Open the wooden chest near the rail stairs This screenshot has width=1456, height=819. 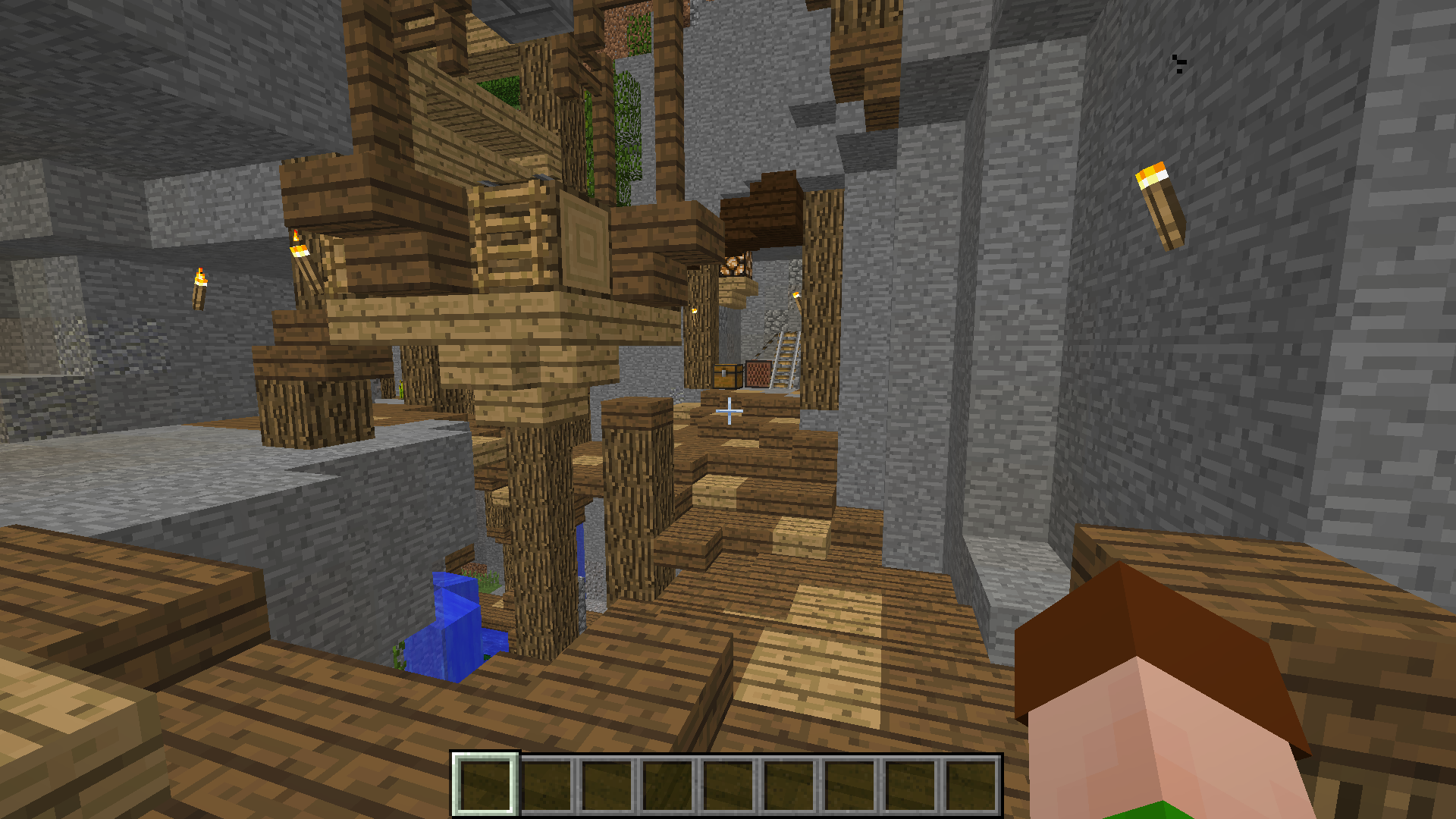pyautogui.click(x=730, y=377)
